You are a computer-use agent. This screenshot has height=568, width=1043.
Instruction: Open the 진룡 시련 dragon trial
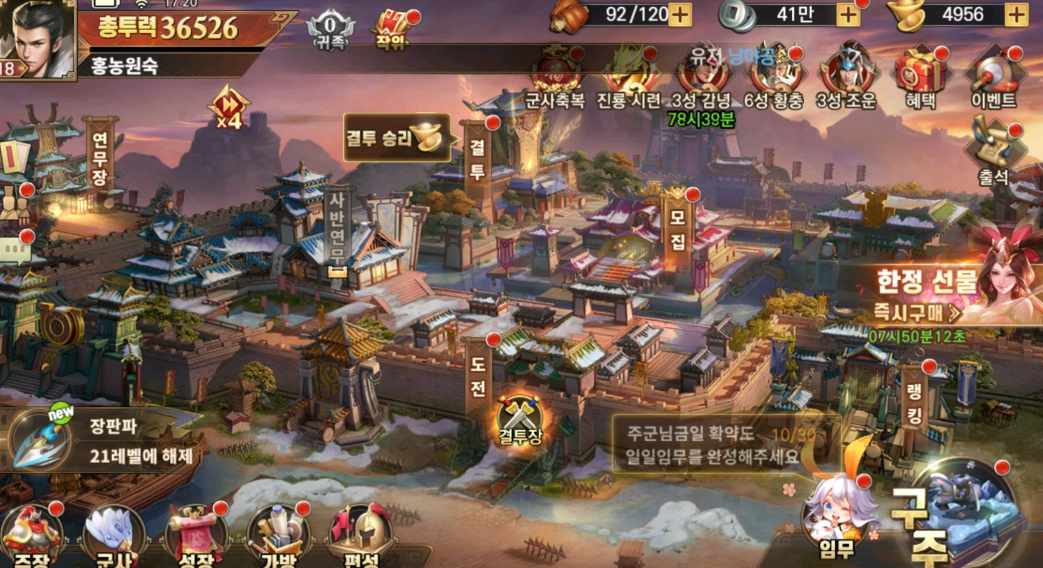pos(628,75)
